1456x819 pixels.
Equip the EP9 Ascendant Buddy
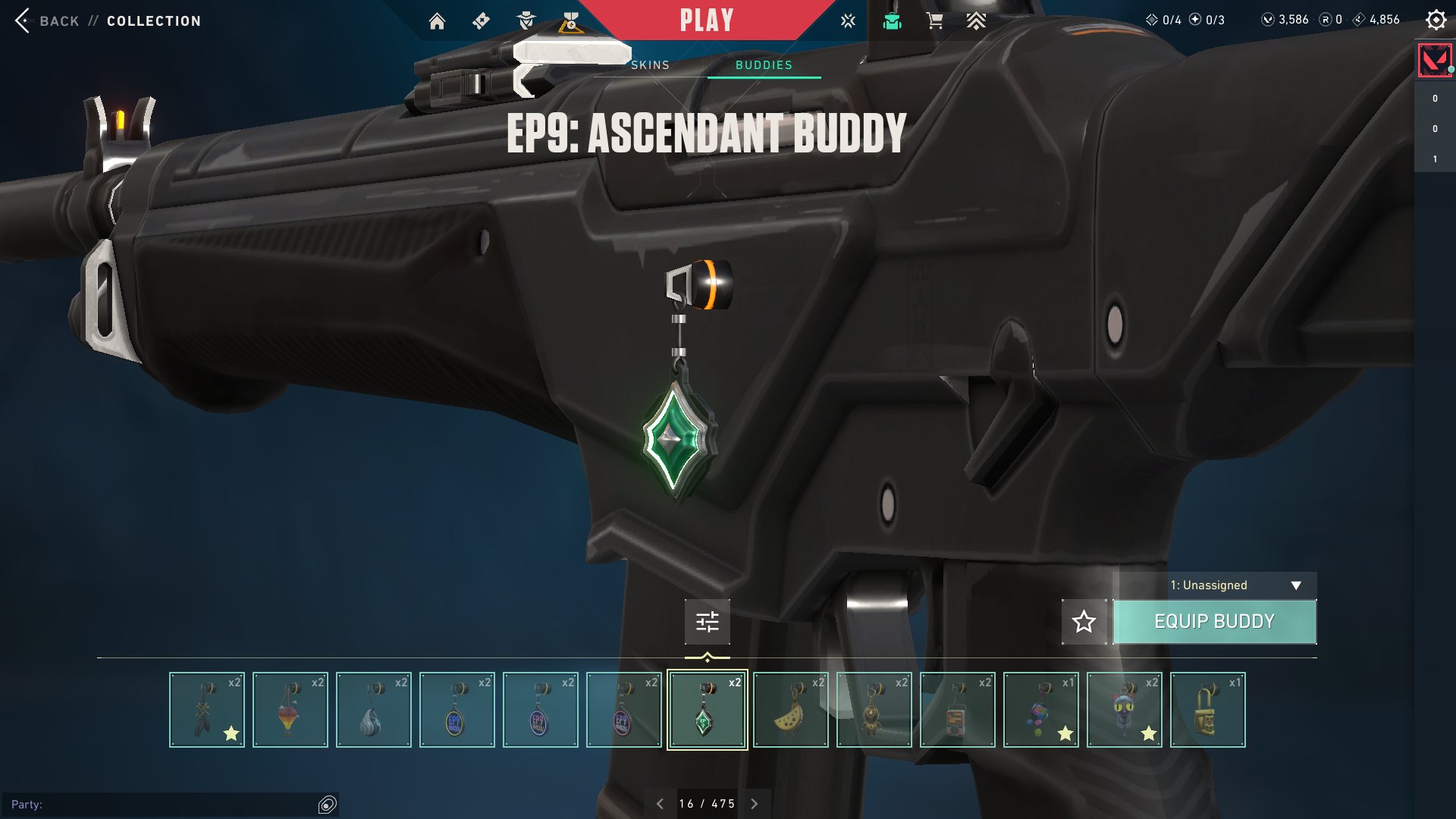(1214, 622)
